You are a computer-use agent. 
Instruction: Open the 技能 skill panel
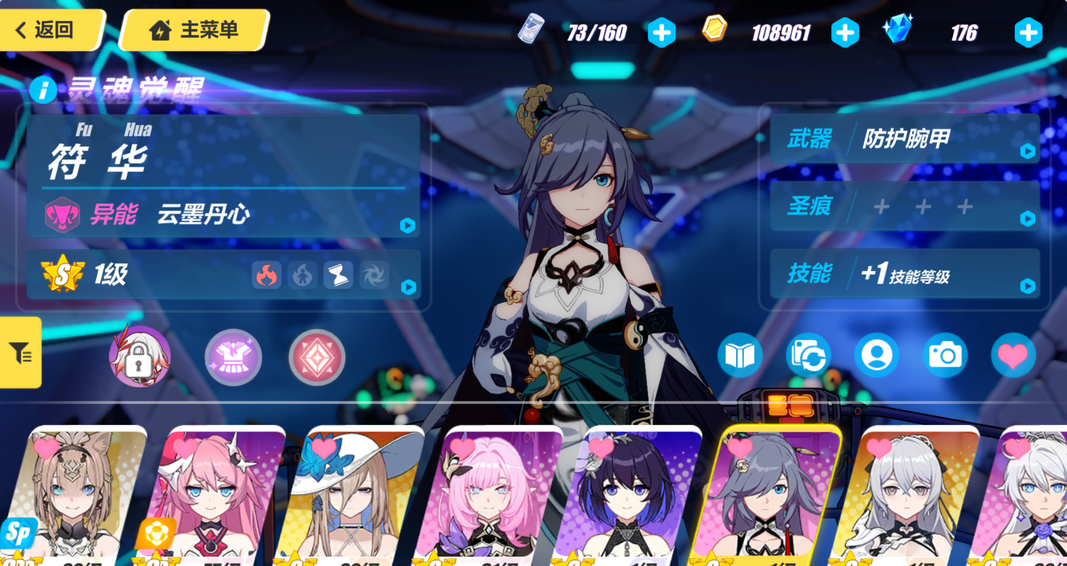pyautogui.click(x=905, y=274)
